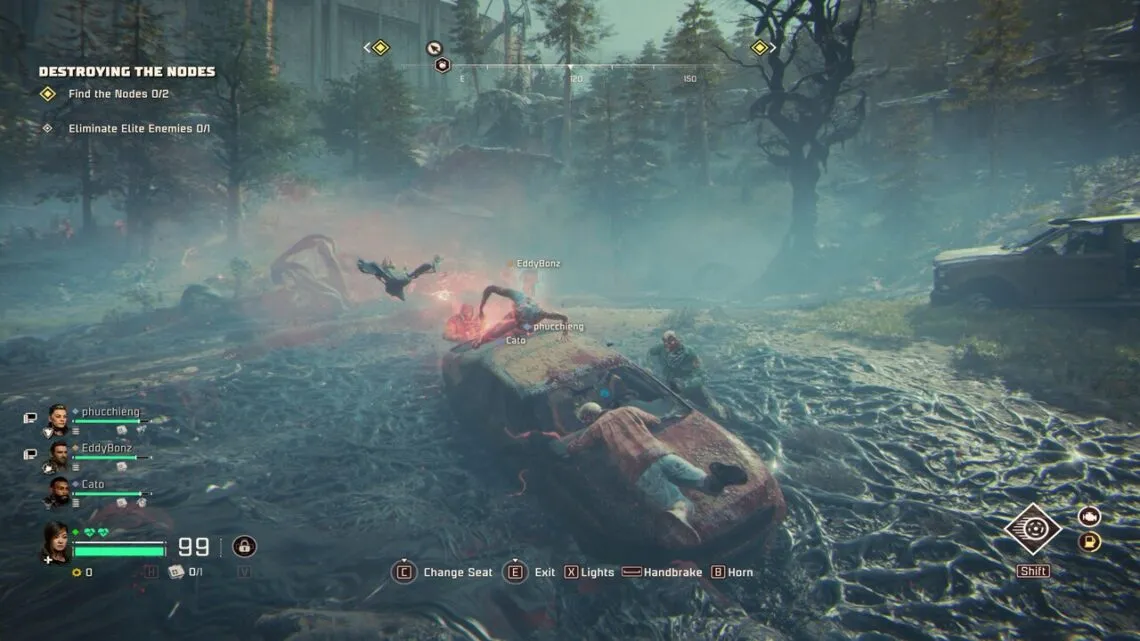Screen dimensions: 1140x641
Task: Click the Destroying the Nodes mission title
Action: click(126, 72)
